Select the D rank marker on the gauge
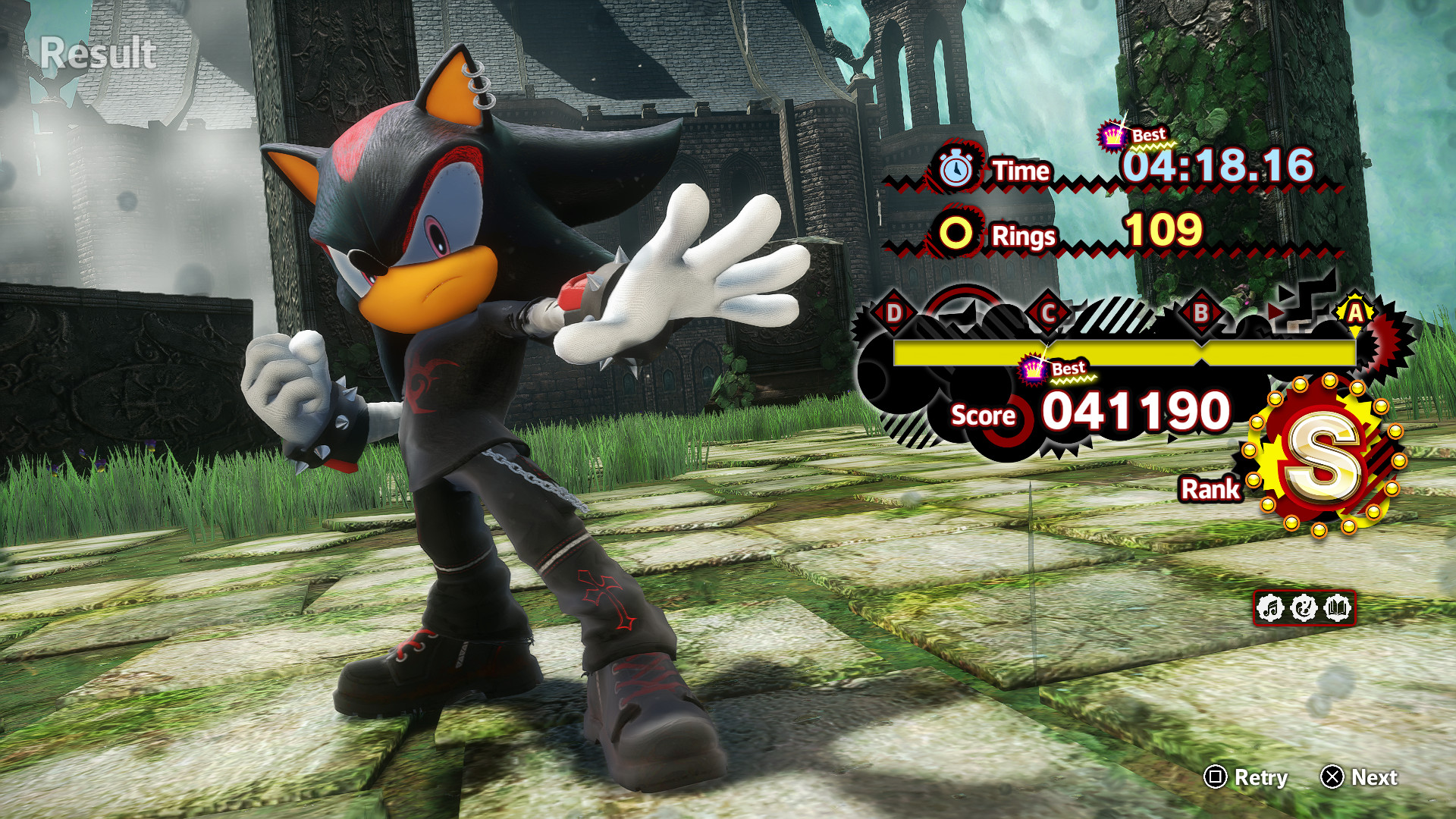The image size is (1456, 819). (893, 311)
